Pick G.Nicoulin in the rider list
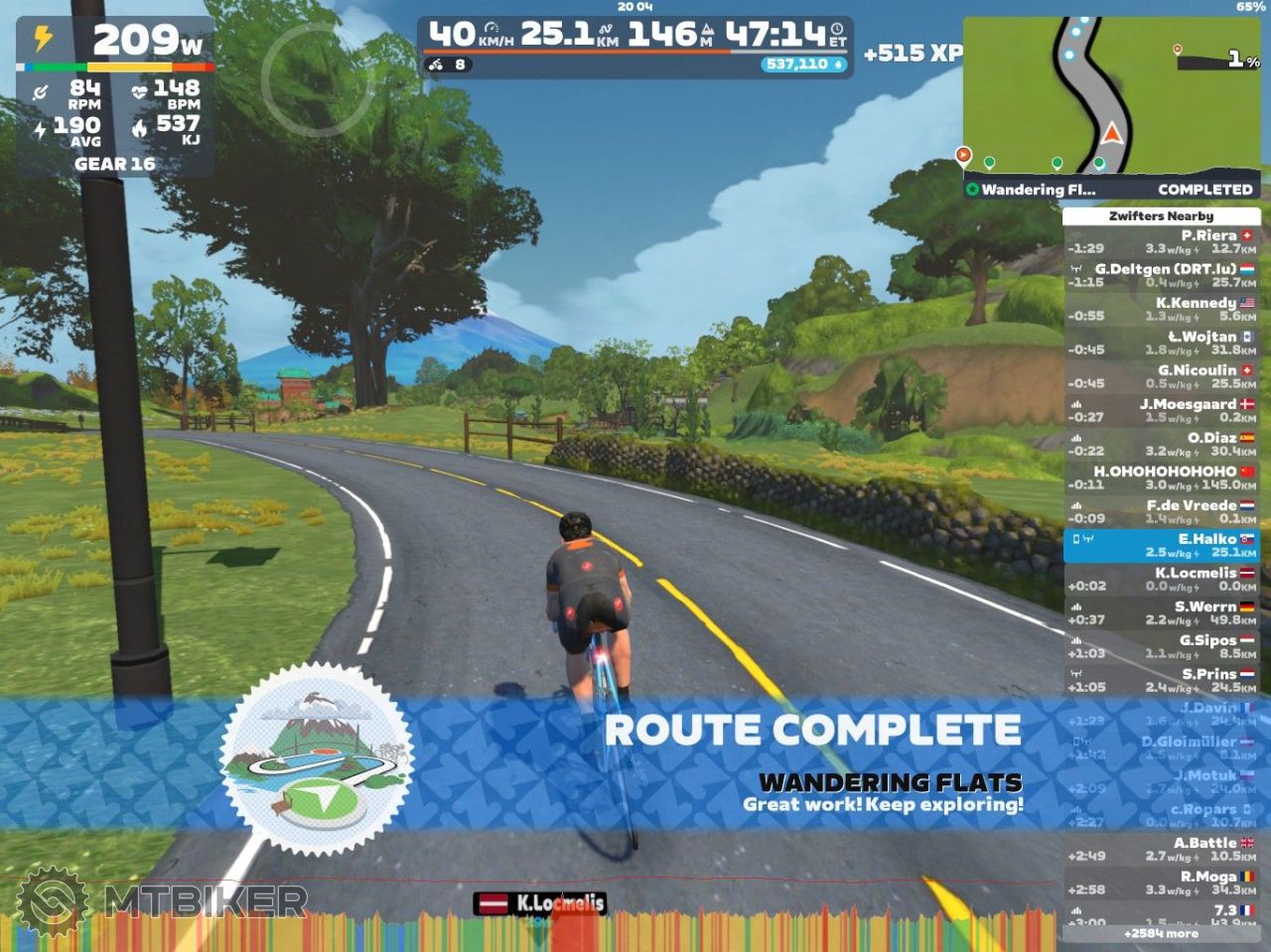Screen dimensions: 1271x952 click(1161, 377)
